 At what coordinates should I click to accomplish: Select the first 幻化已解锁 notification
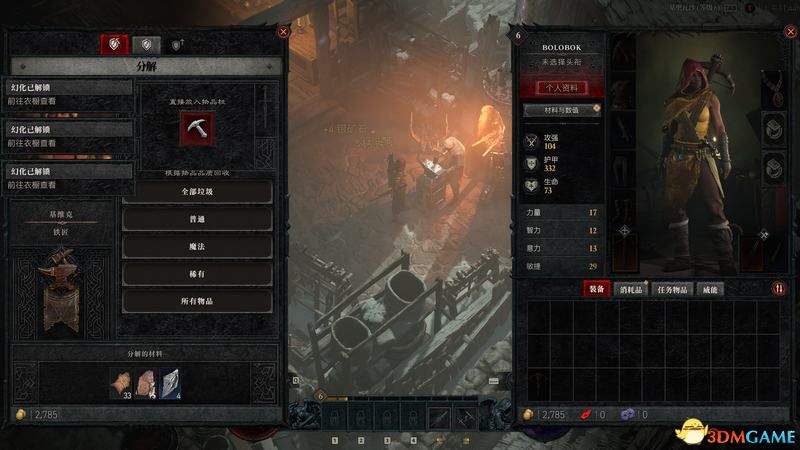[68, 91]
